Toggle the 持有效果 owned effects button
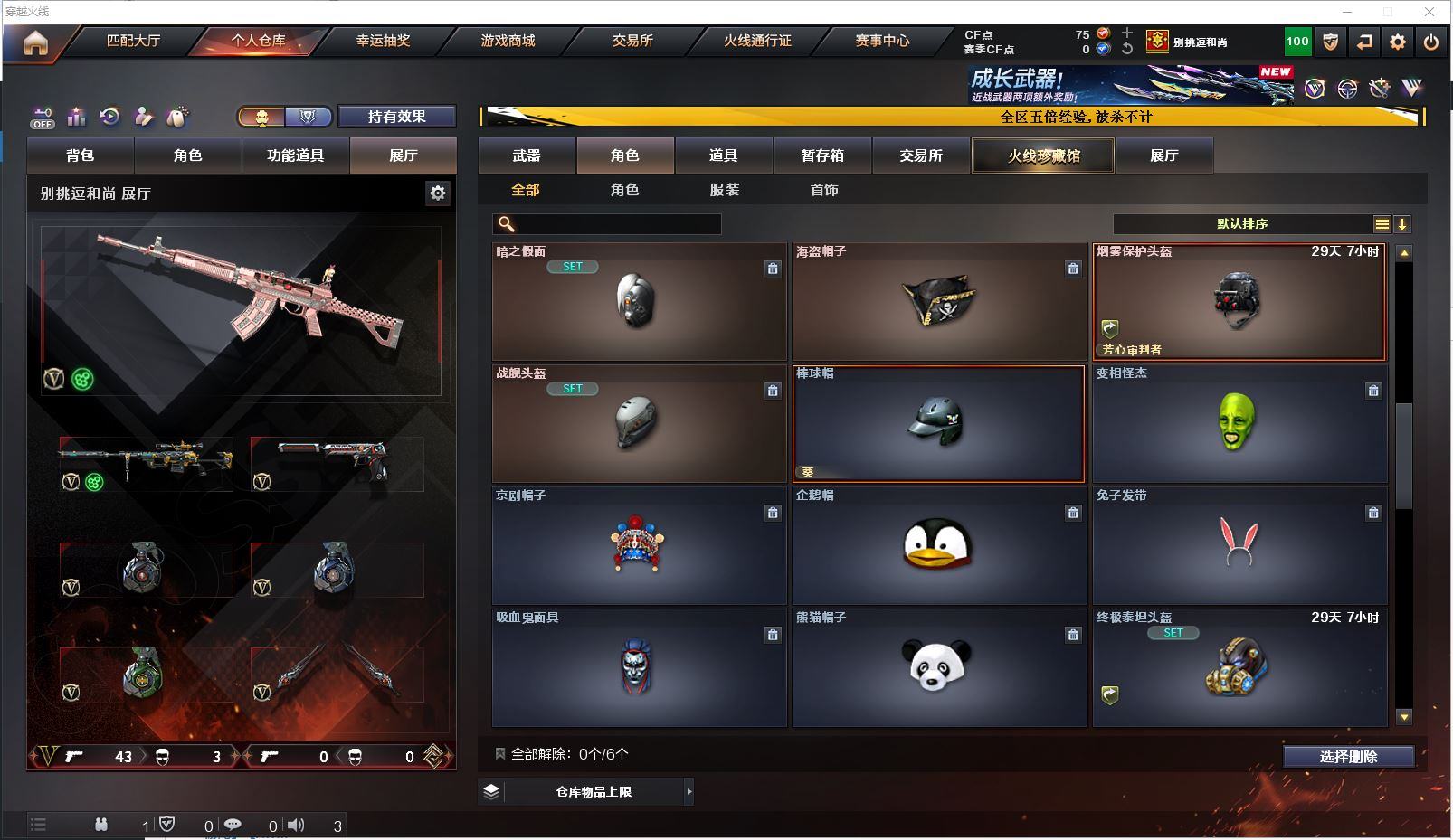 396,117
